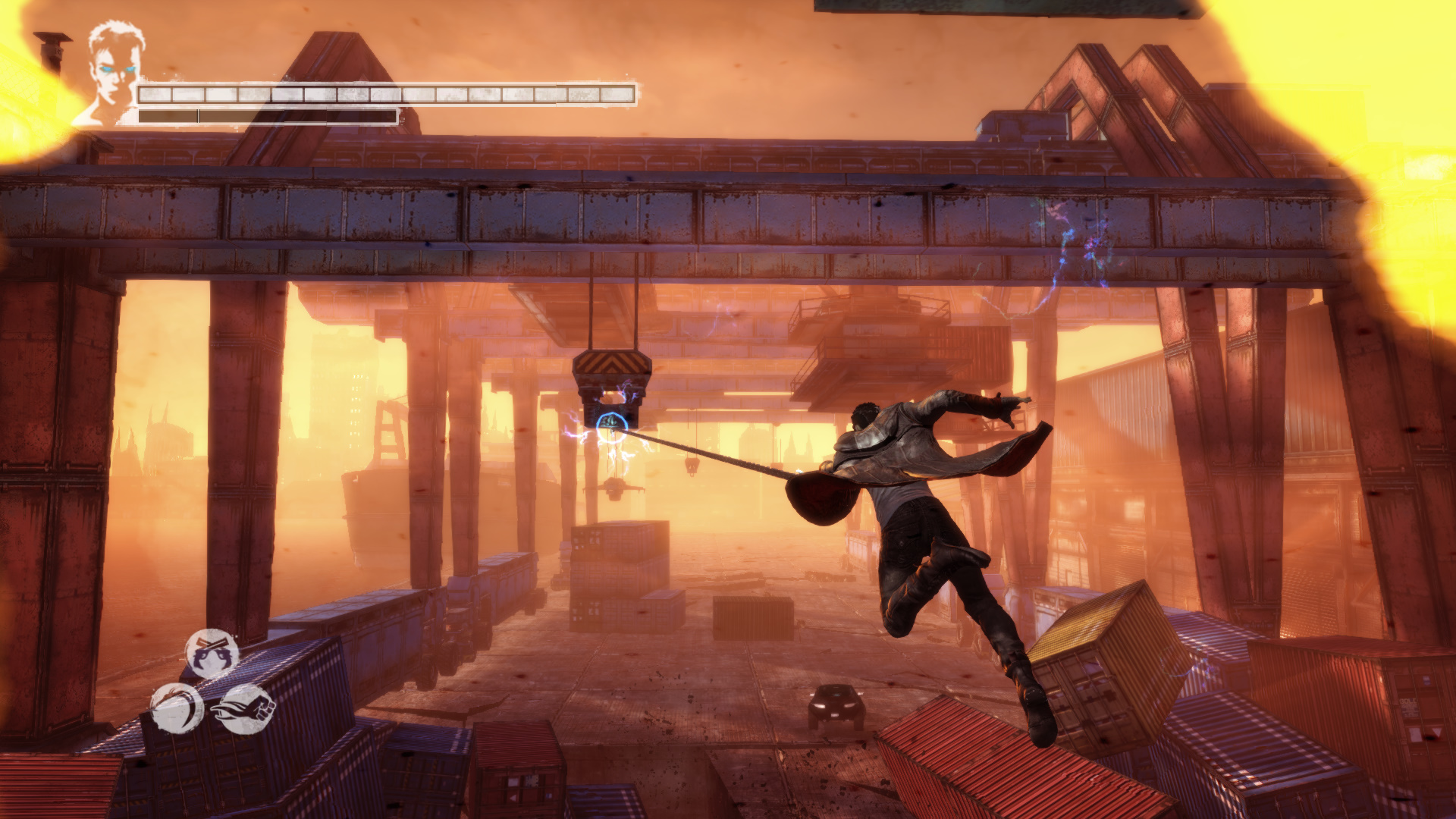1456x819 pixels.
Task: Choose the Osiris scythe weapon icon
Action: pos(177,708)
